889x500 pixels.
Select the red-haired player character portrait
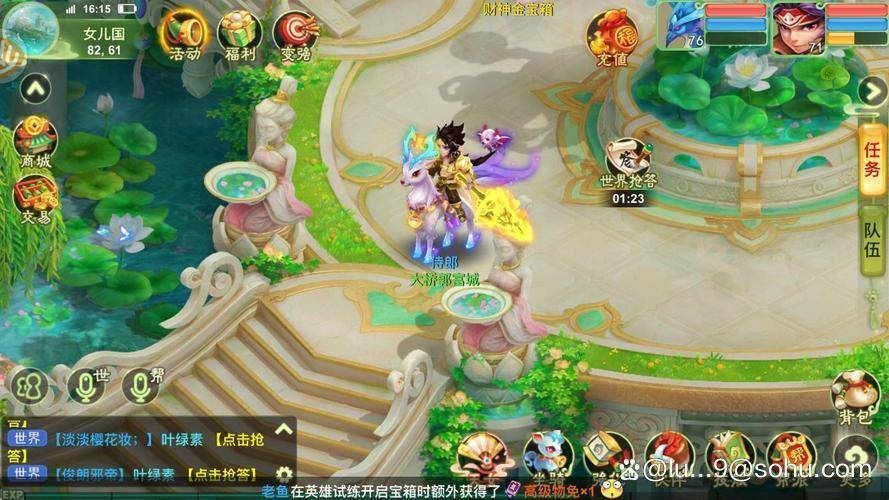[798, 27]
